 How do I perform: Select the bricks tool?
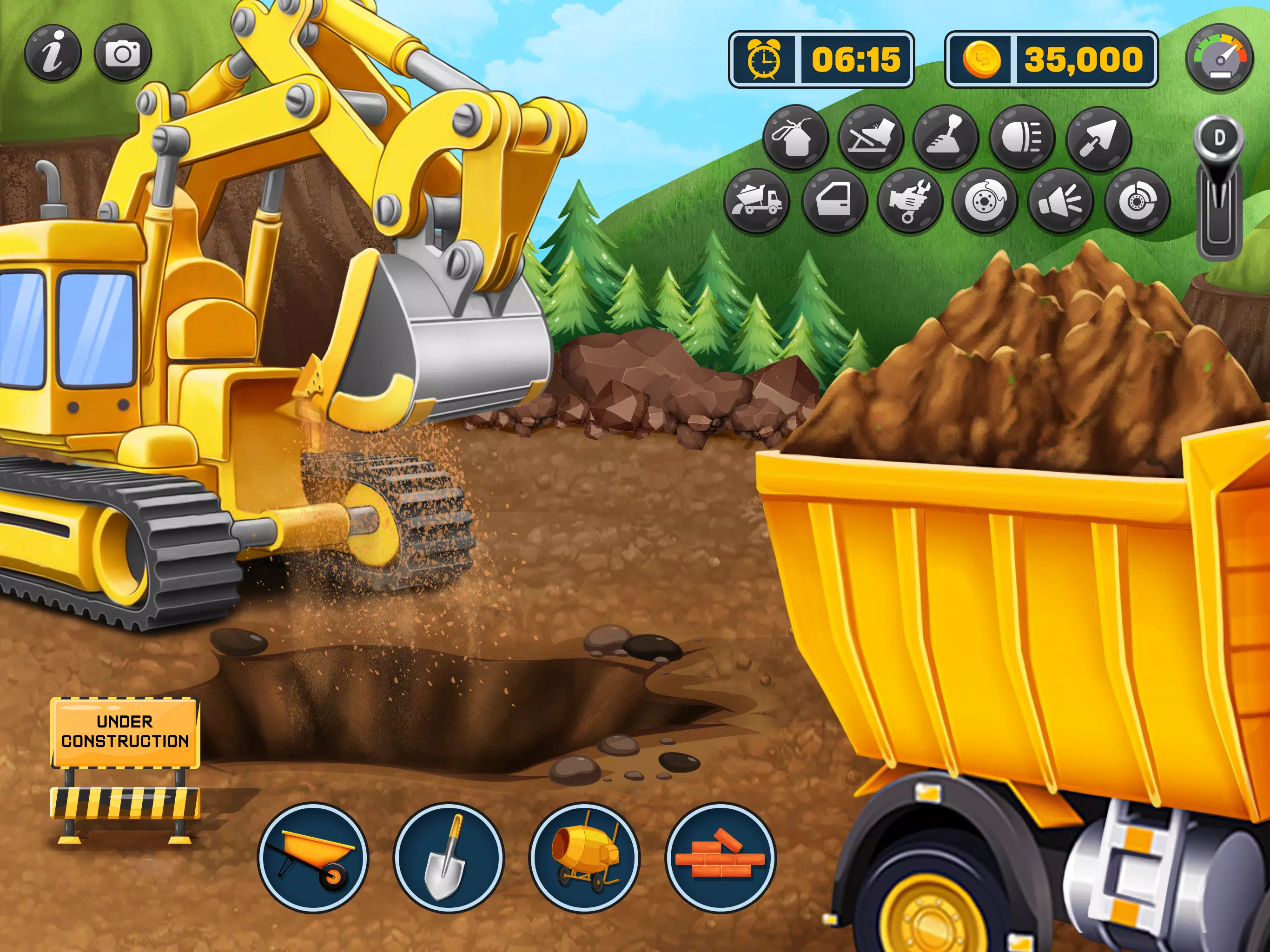pyautogui.click(x=720, y=857)
